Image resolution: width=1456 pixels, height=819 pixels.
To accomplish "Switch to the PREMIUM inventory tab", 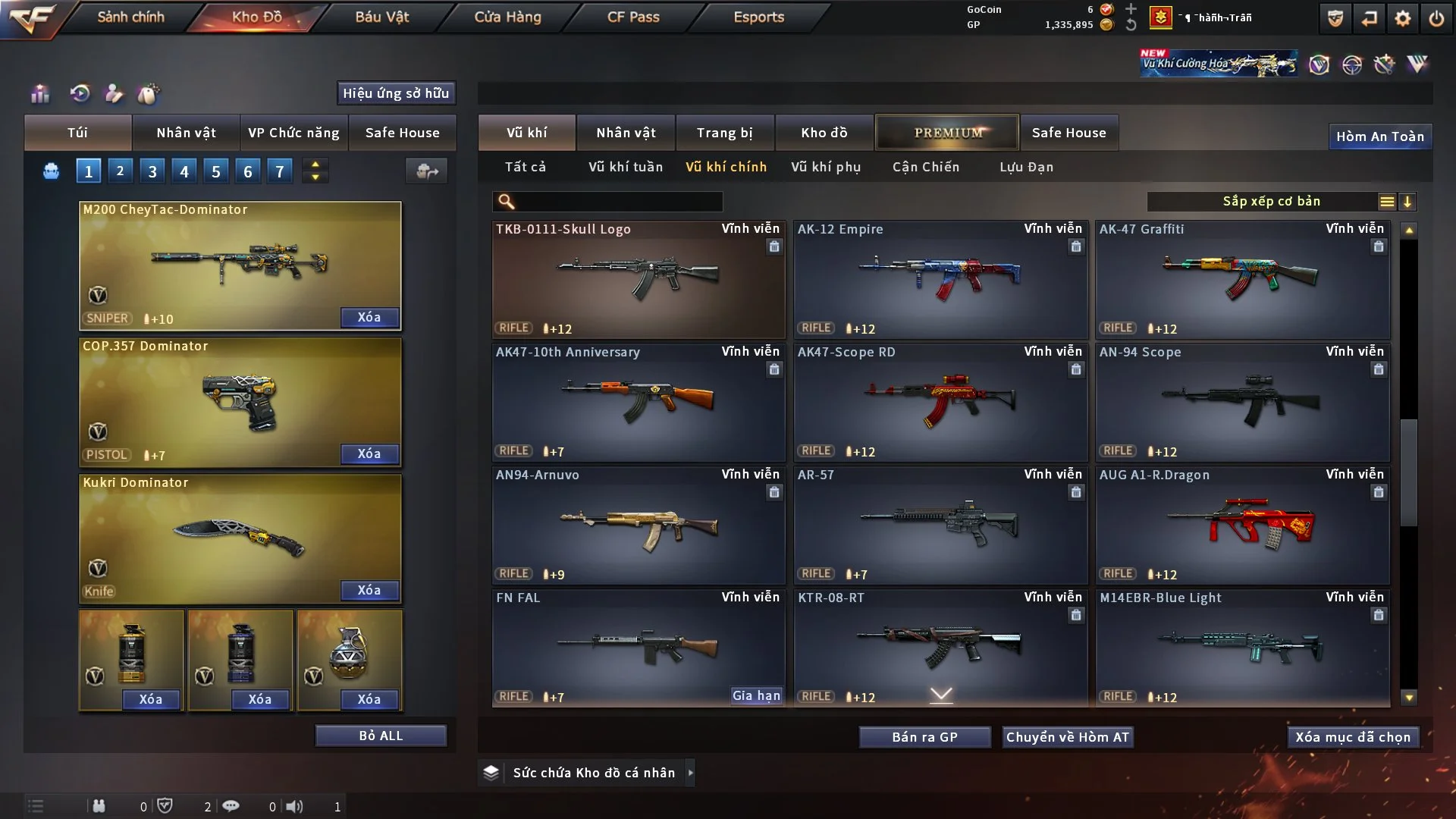I will pos(948,133).
